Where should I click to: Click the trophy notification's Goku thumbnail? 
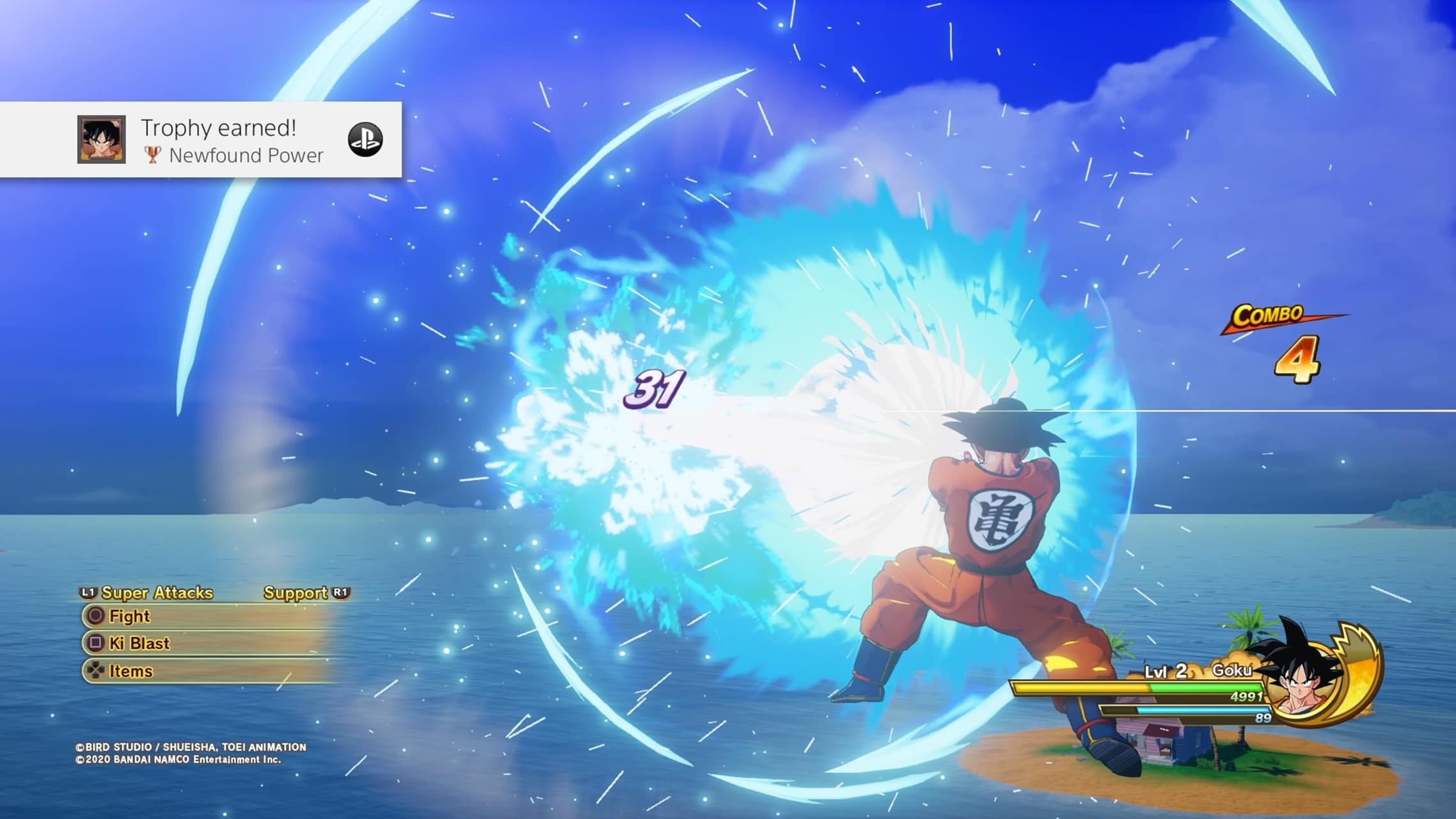101,139
